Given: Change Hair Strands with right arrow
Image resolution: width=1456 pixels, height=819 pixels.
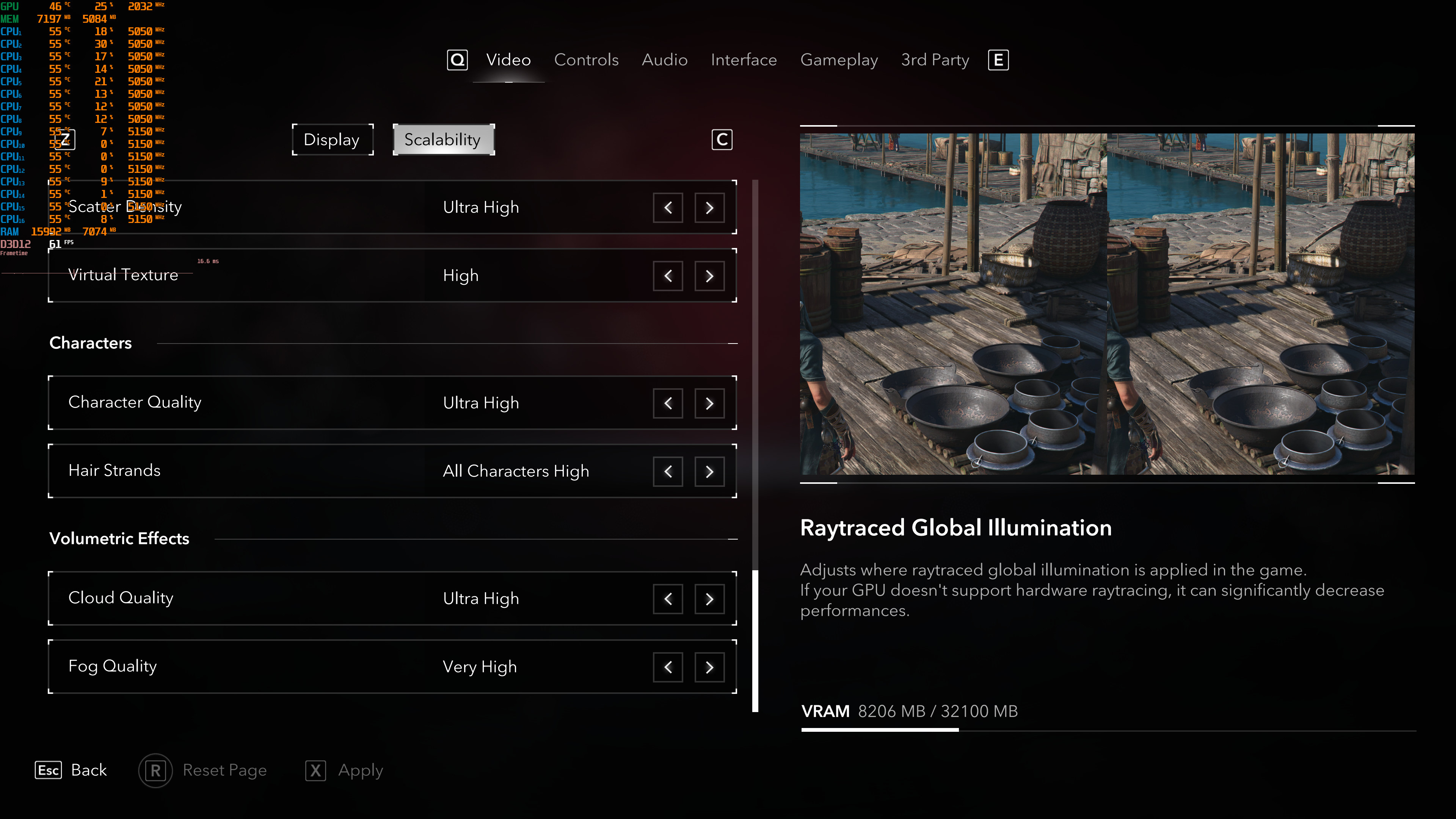Looking at the screenshot, I should (709, 471).
